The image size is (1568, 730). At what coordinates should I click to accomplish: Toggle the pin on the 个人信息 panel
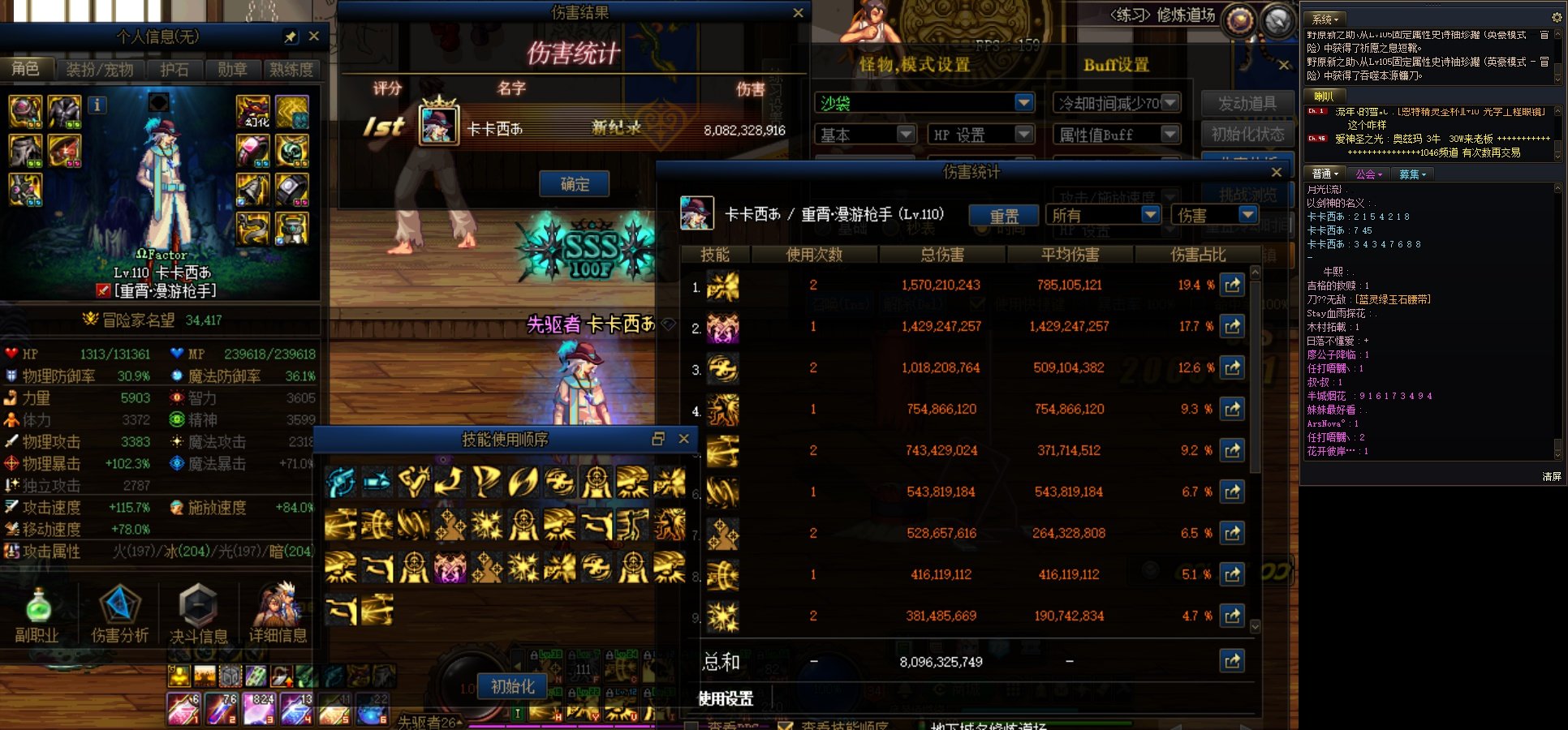click(290, 36)
